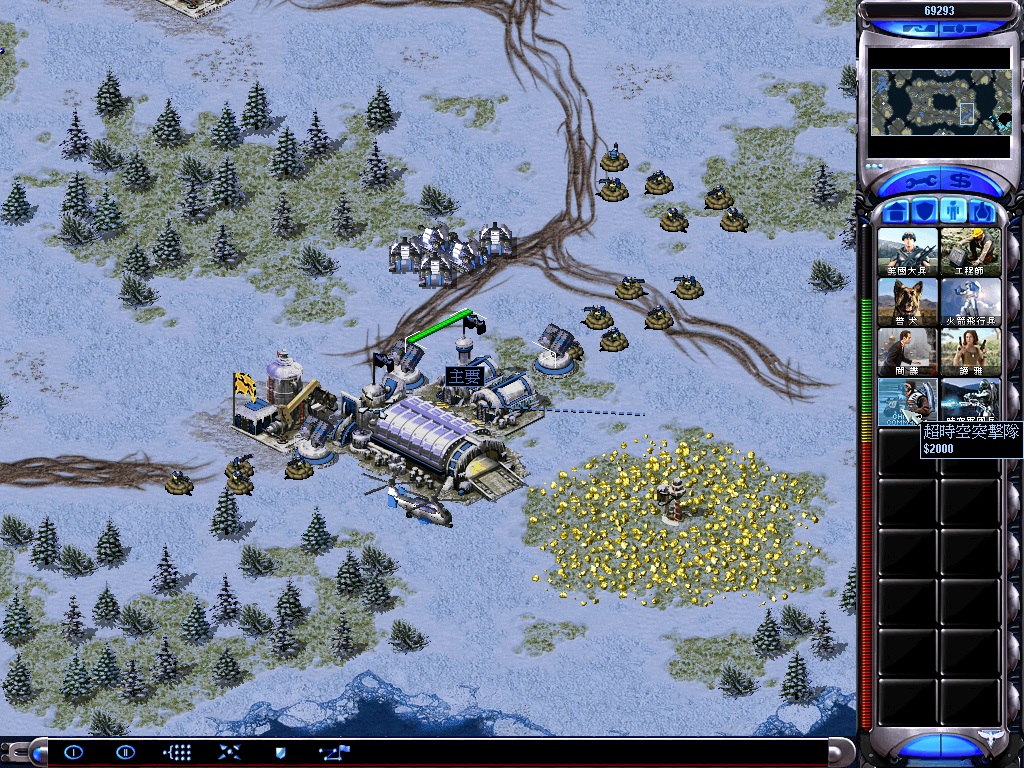Viewport: 1024px width, 768px height.
Task: Train Tanya (譚雅) from the sidebar
Action: tap(970, 351)
